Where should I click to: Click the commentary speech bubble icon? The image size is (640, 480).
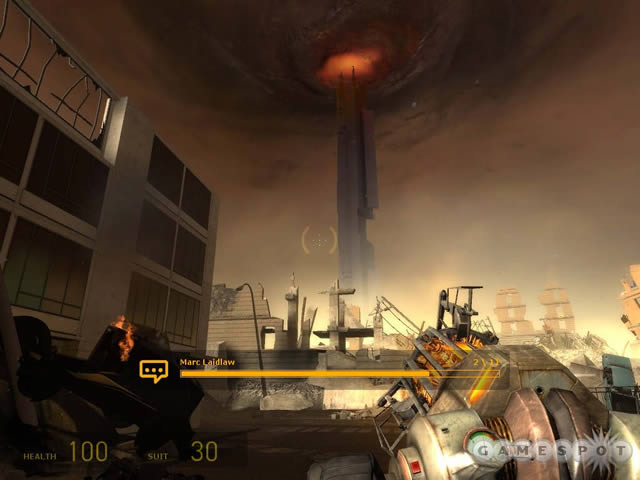coord(153,371)
